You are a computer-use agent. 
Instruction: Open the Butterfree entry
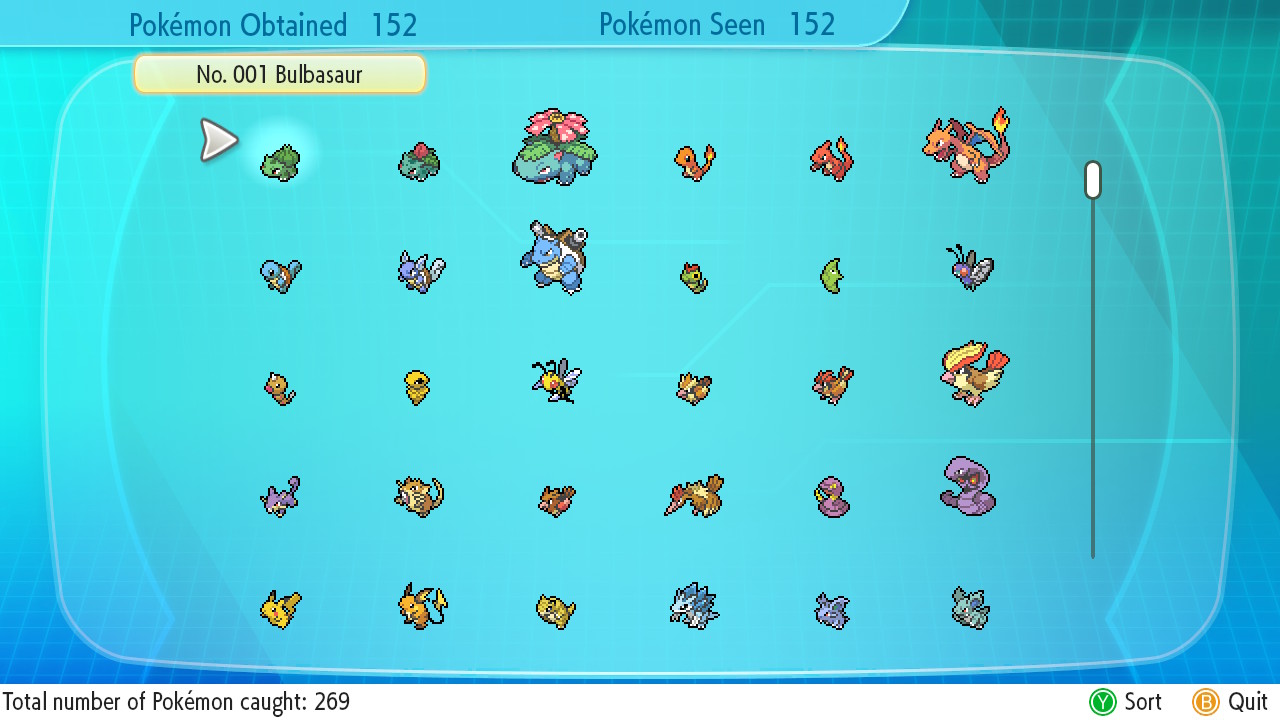click(x=968, y=267)
